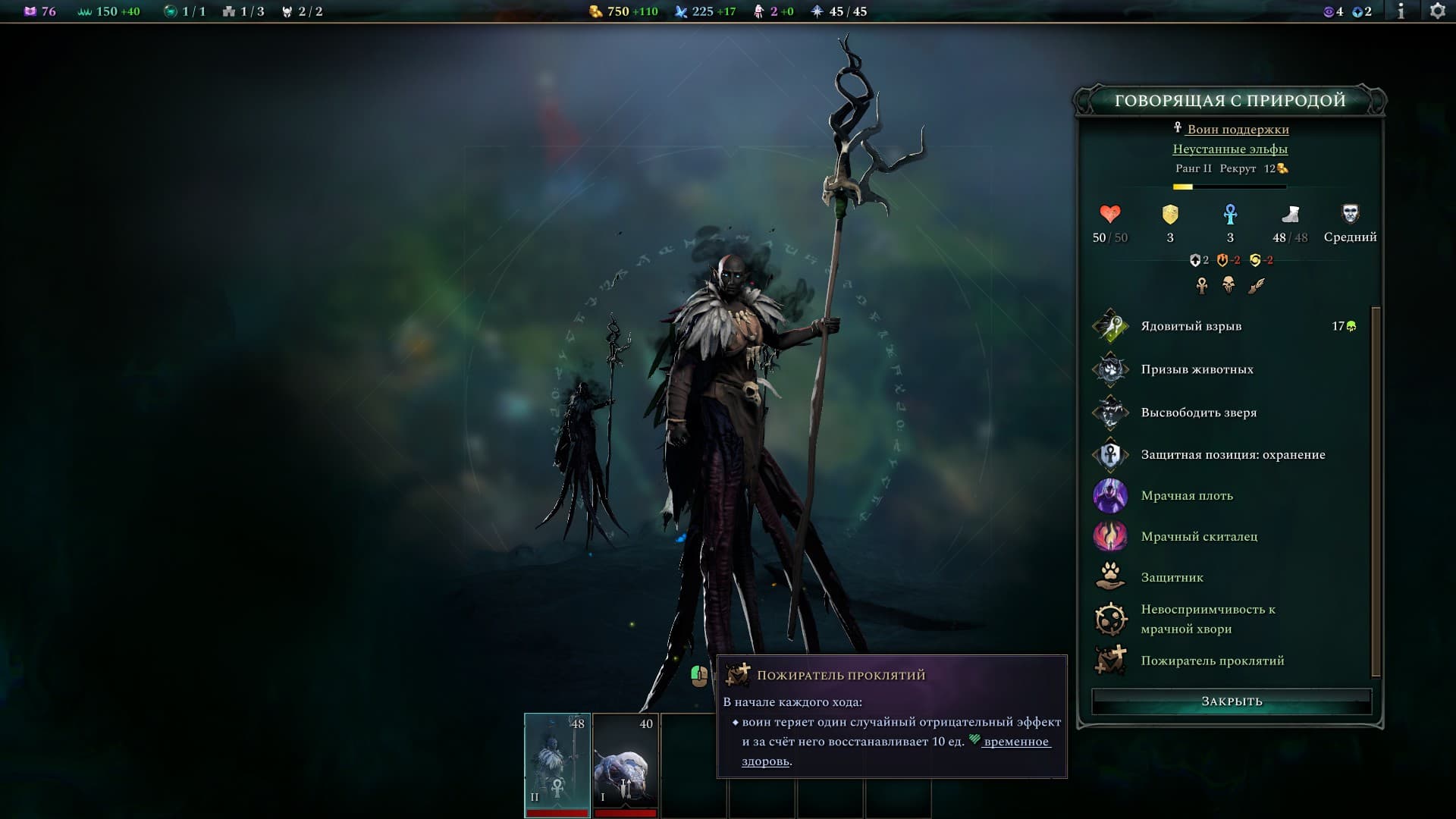Click the gold resource counter
The width and height of the screenshot is (1456, 819).
pyautogui.click(x=623, y=11)
